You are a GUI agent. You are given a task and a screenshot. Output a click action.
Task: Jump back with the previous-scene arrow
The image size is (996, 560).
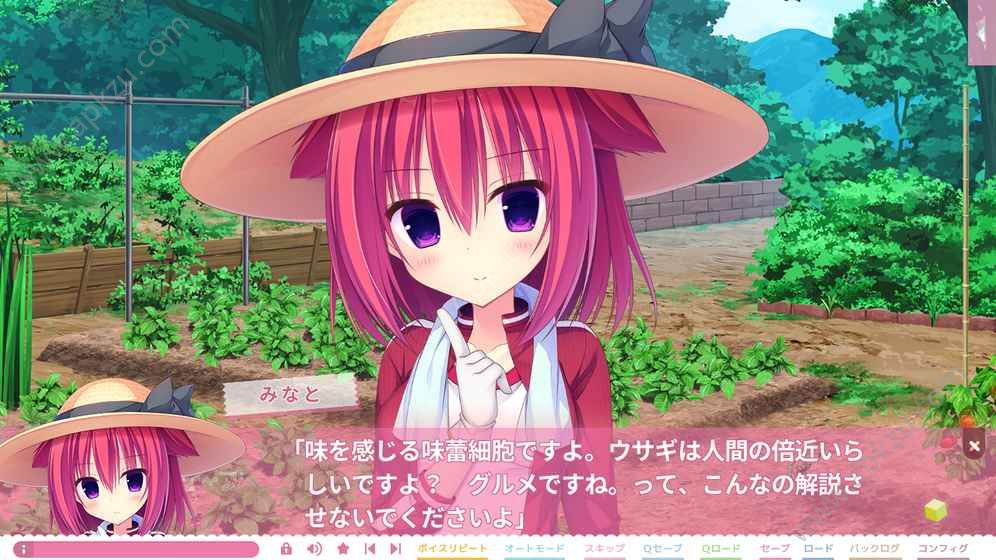tap(370, 549)
